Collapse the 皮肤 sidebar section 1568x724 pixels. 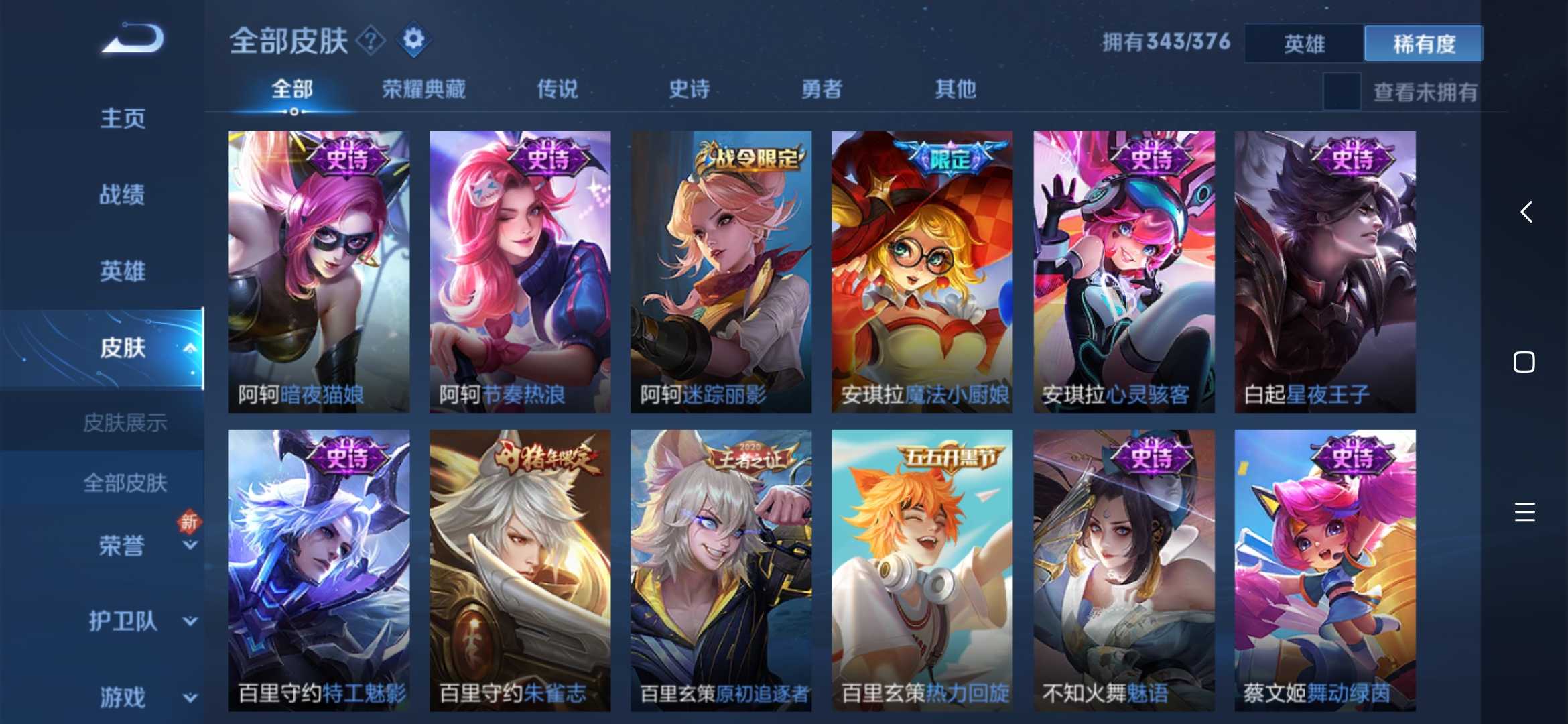tap(190, 349)
